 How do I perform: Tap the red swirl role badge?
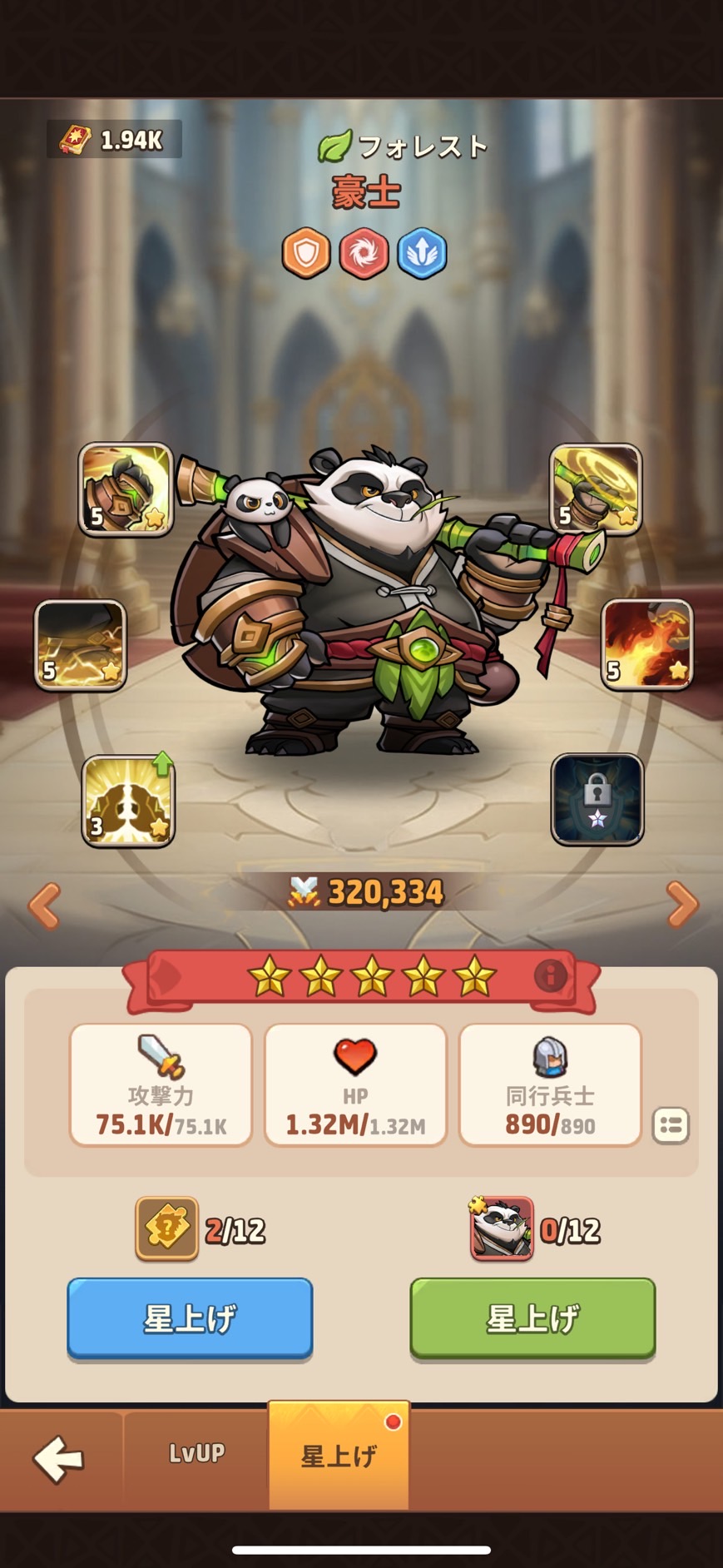[364, 252]
